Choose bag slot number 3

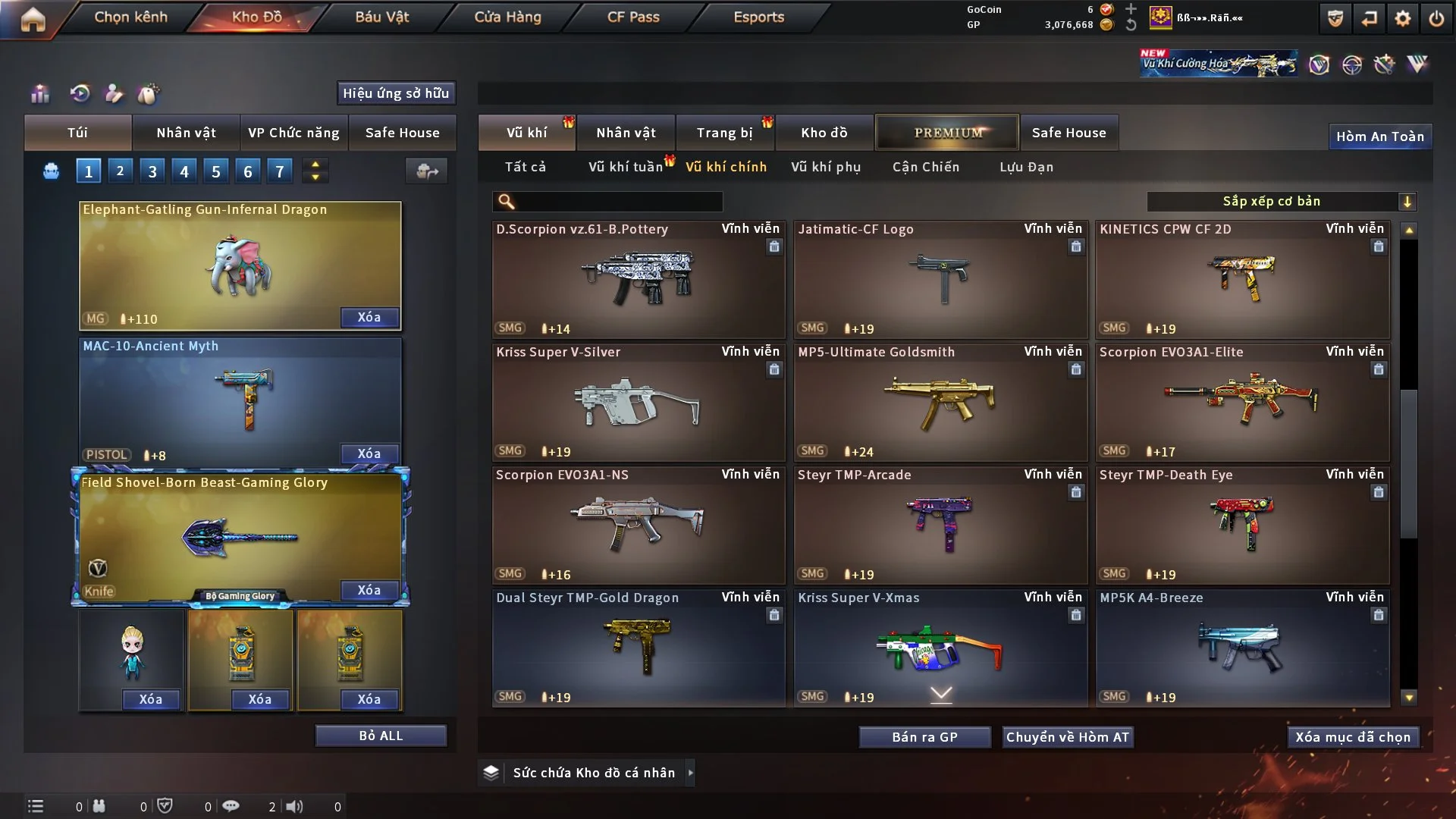pyautogui.click(x=152, y=171)
